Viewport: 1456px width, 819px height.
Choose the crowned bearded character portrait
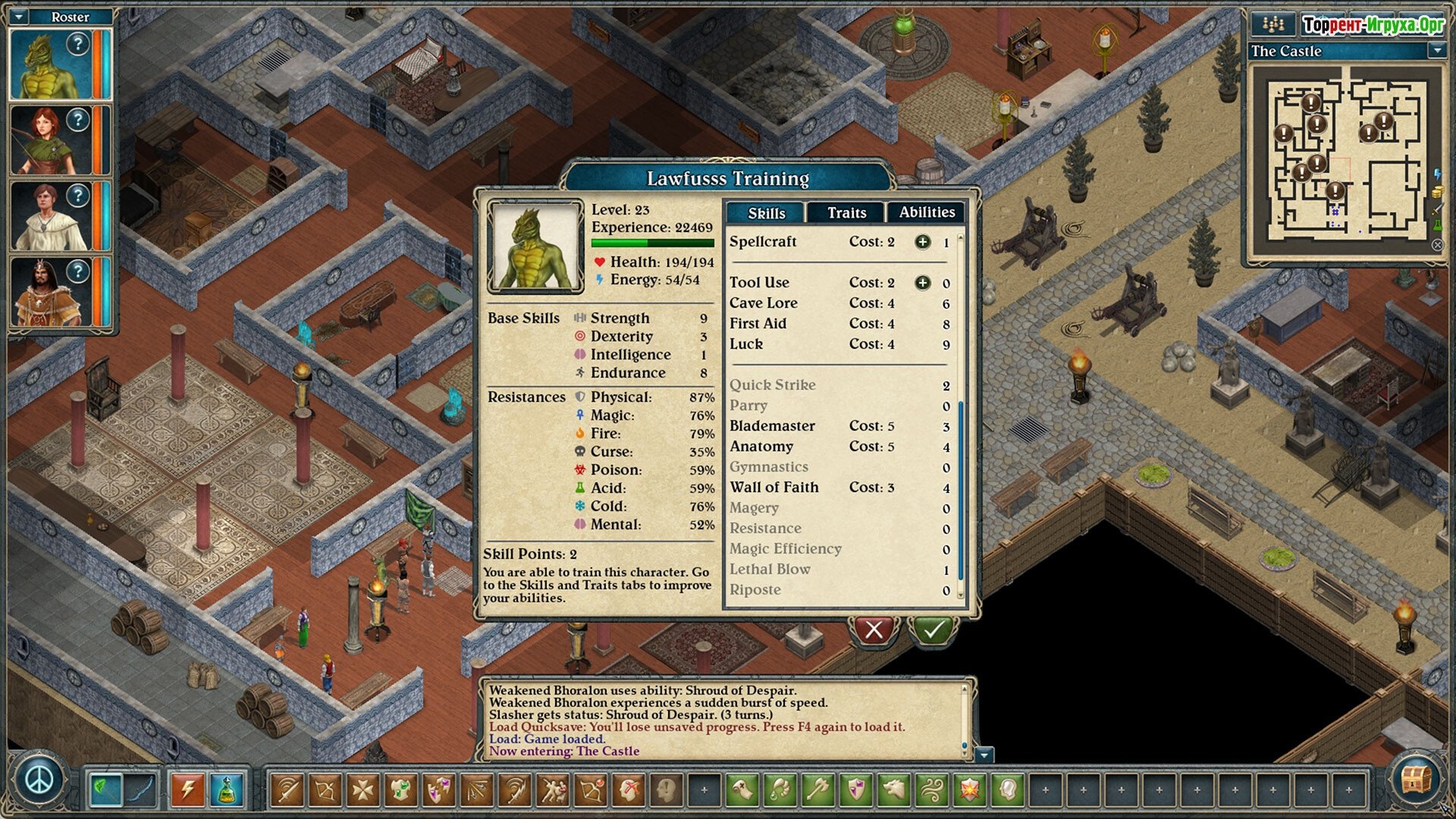pos(50,292)
